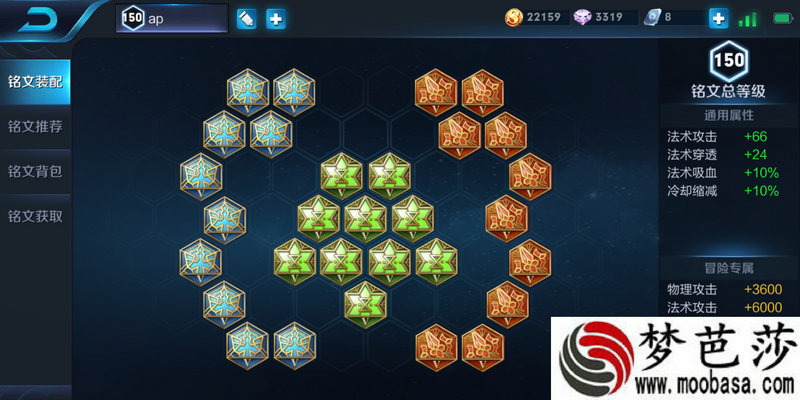Buy more currency with the top-right plus
Viewport: 800px width, 400px height.
[x=718, y=18]
